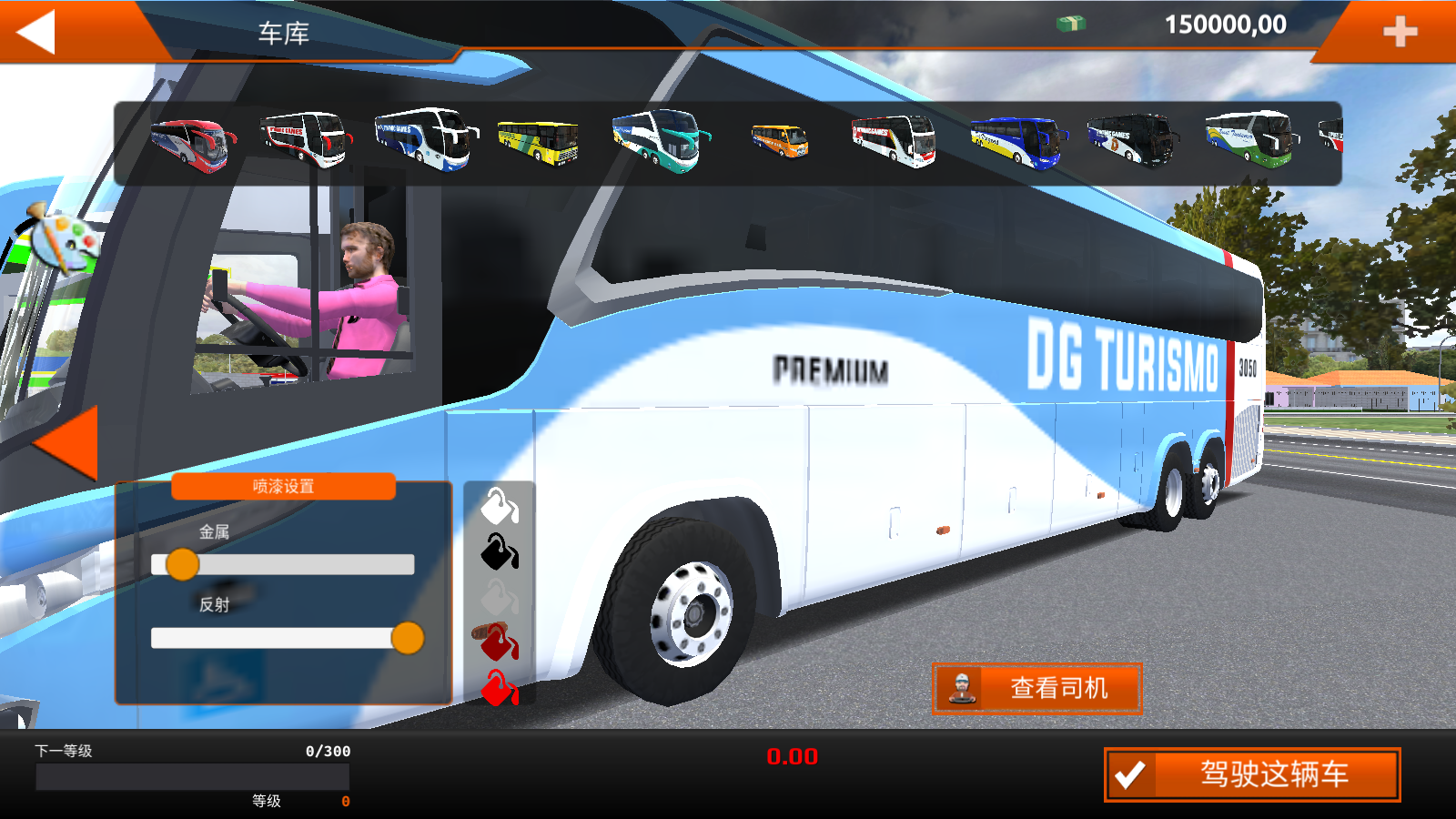Choose the black paint bucket
This screenshot has width=1456, height=819.
499,551
